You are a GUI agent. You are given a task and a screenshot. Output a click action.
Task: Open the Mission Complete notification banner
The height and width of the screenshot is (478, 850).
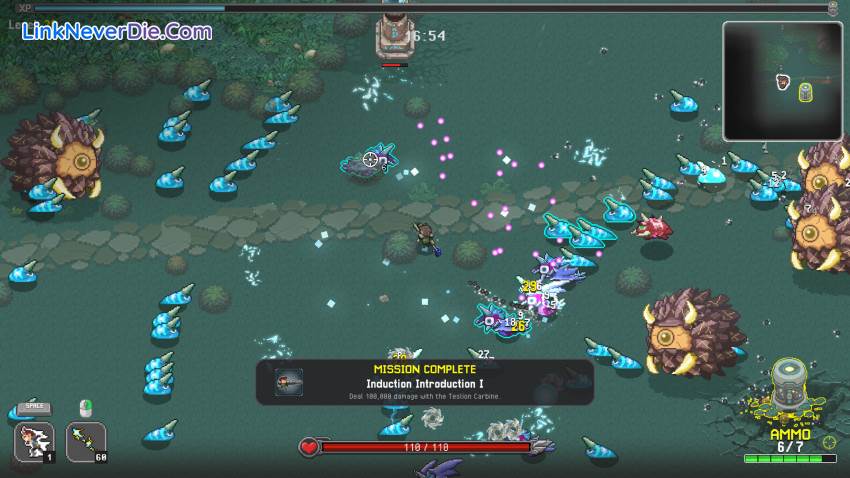pos(425,382)
